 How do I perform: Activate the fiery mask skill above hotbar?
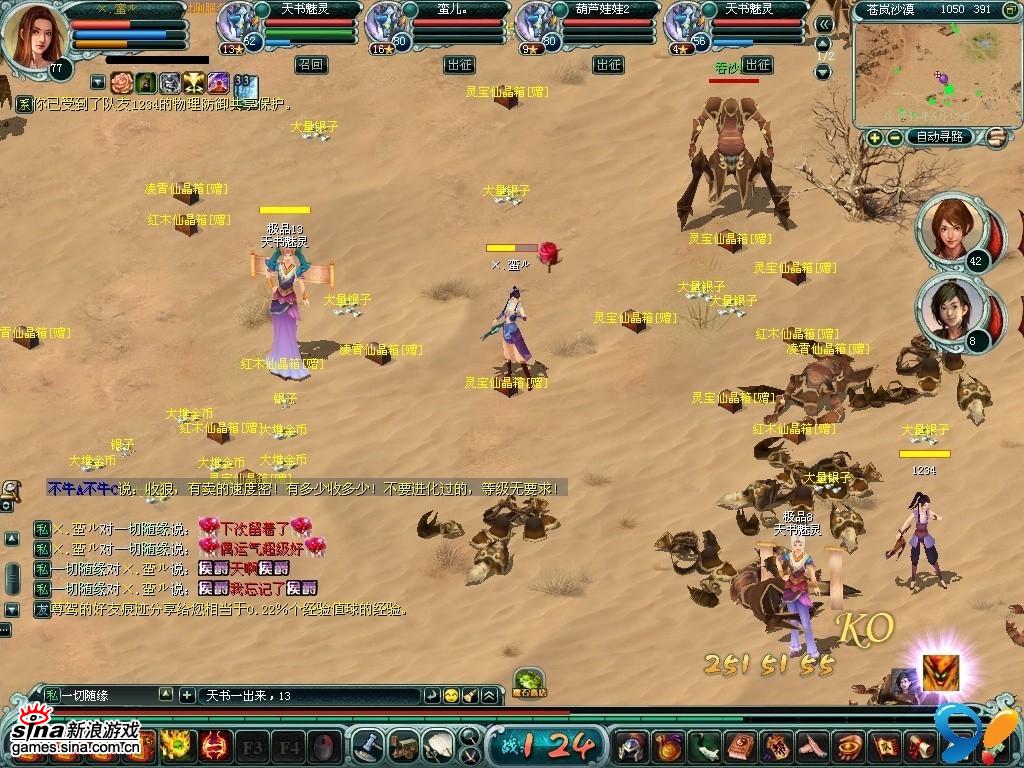[941, 672]
